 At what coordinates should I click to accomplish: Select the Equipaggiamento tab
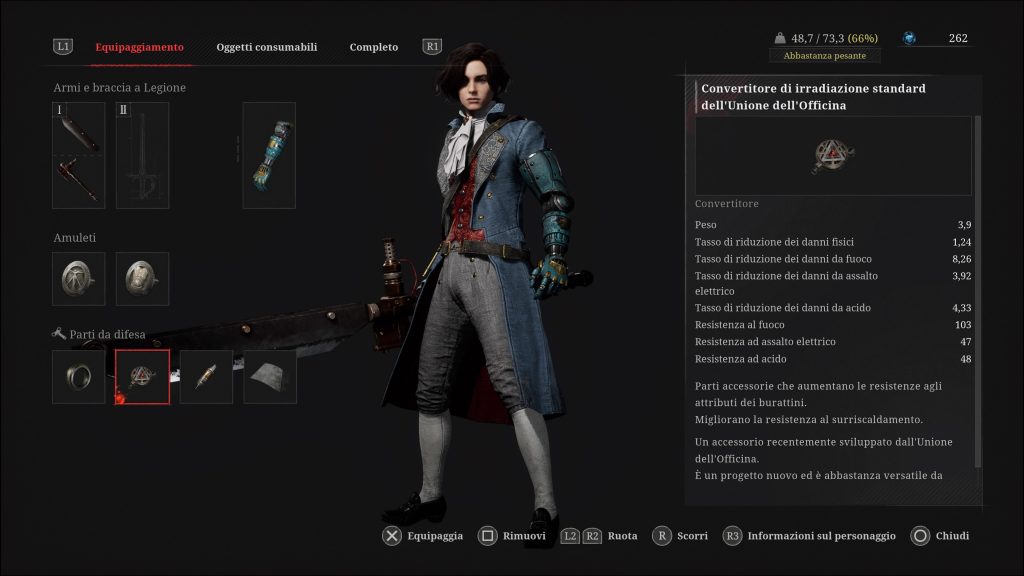click(139, 47)
